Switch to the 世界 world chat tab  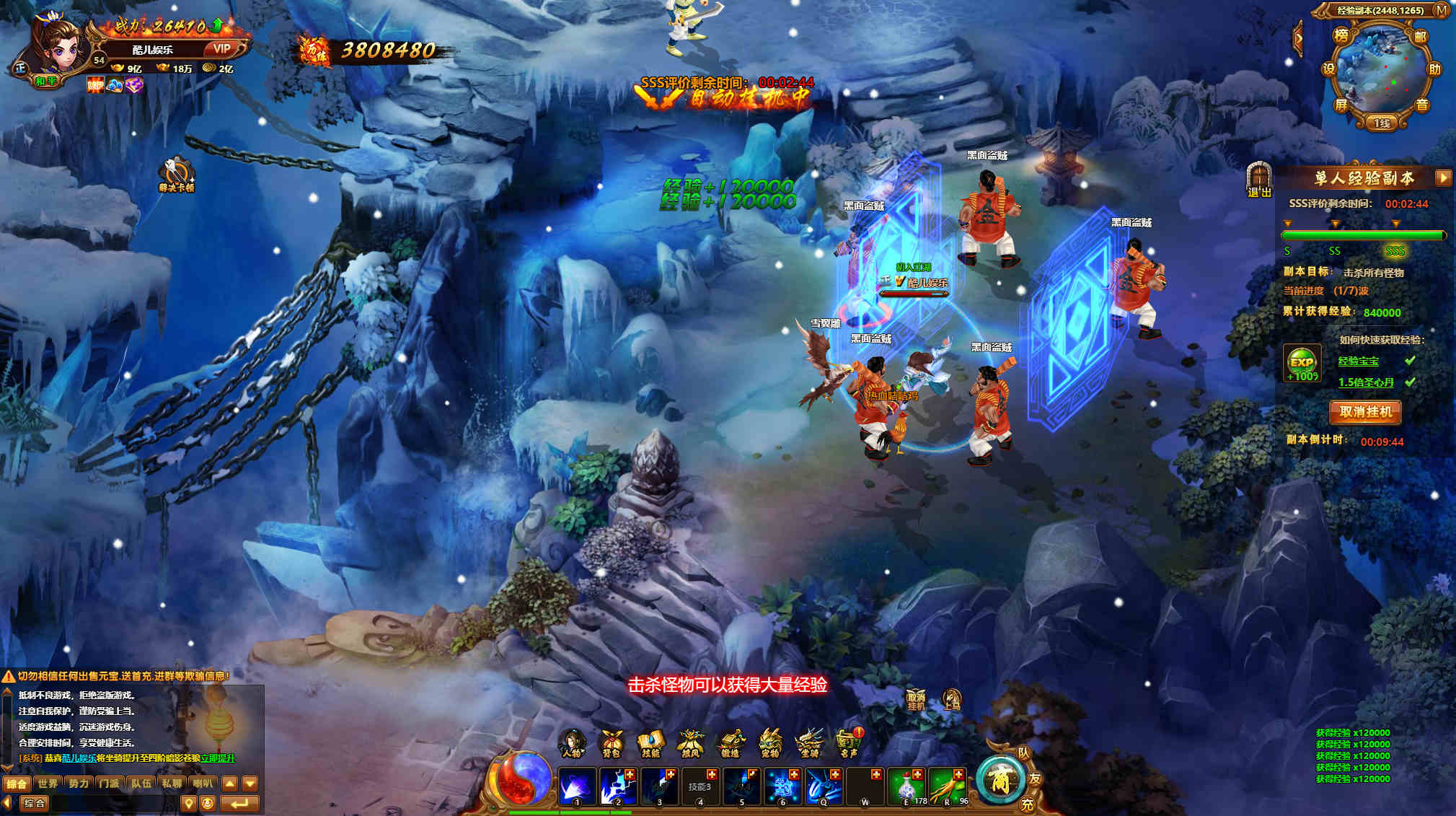[48, 784]
